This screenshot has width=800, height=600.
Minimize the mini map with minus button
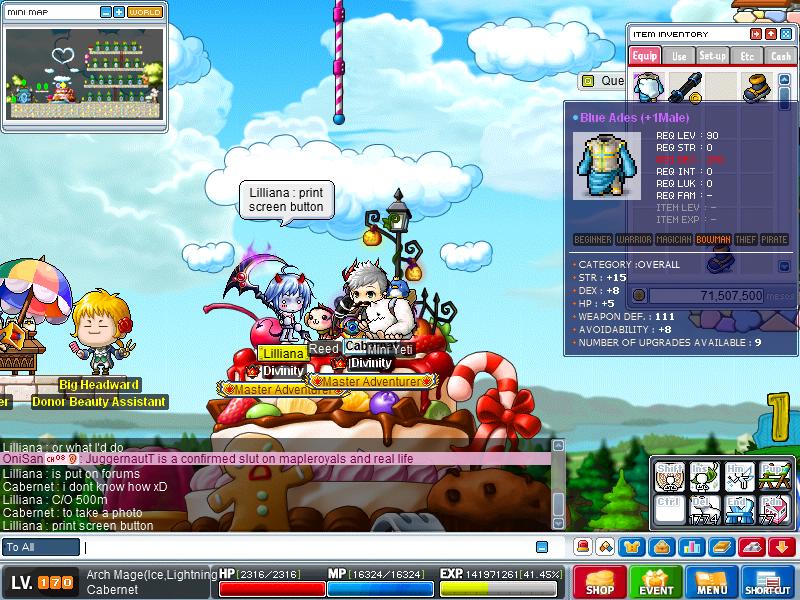(x=107, y=12)
